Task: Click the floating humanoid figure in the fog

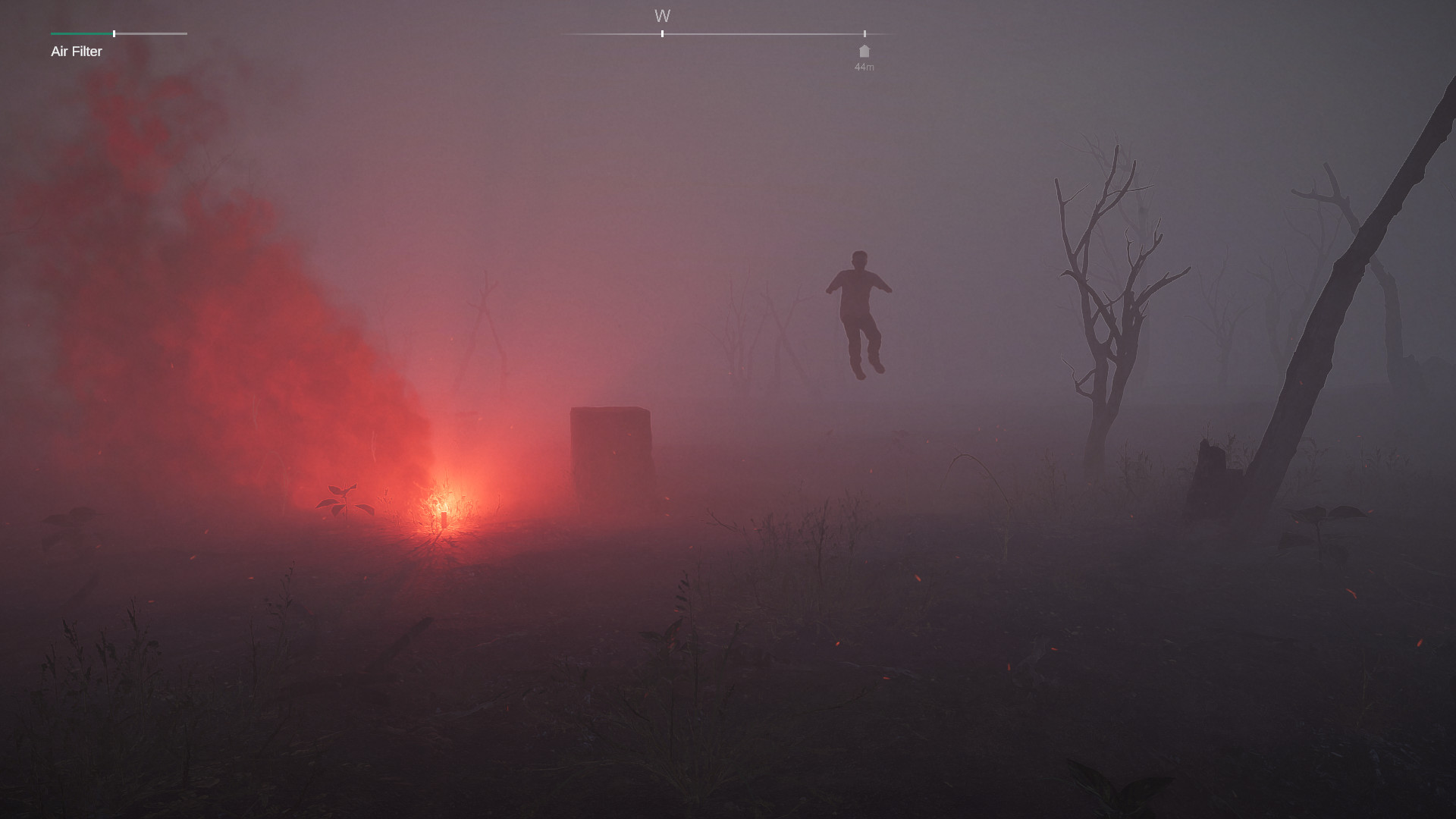Action: (x=858, y=311)
